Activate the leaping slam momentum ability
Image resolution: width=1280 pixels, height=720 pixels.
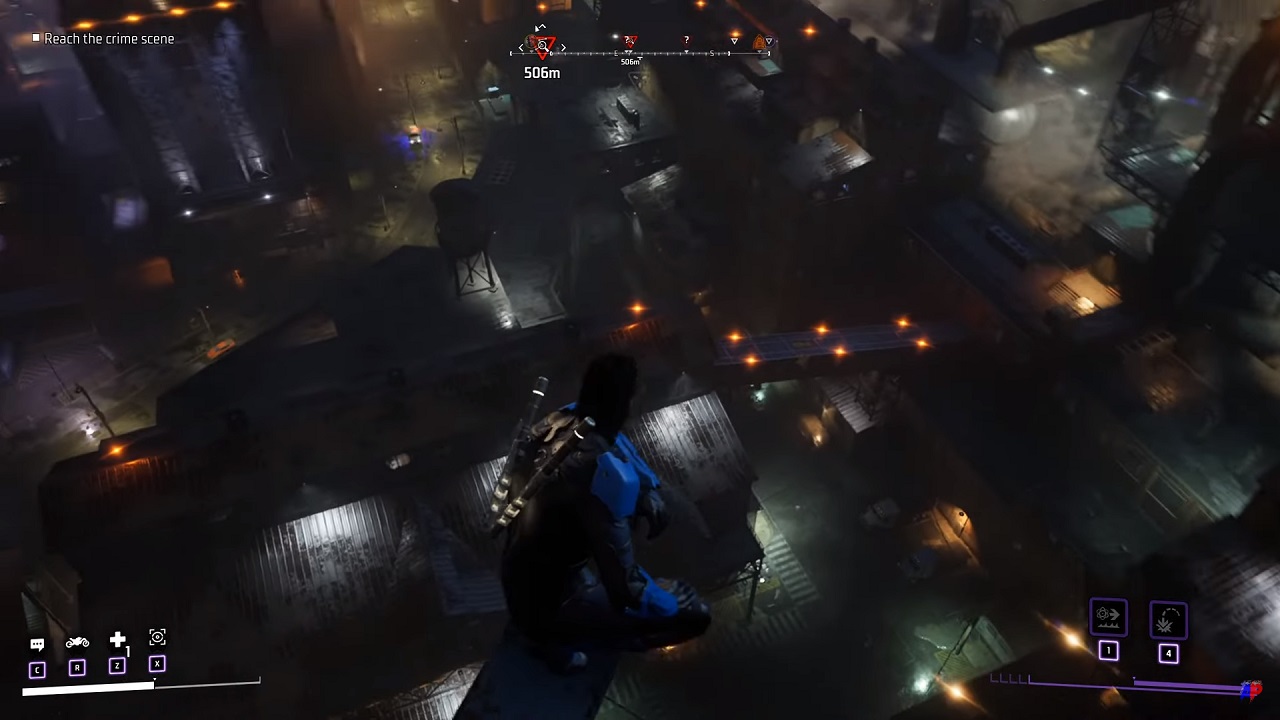[x=1168, y=620]
